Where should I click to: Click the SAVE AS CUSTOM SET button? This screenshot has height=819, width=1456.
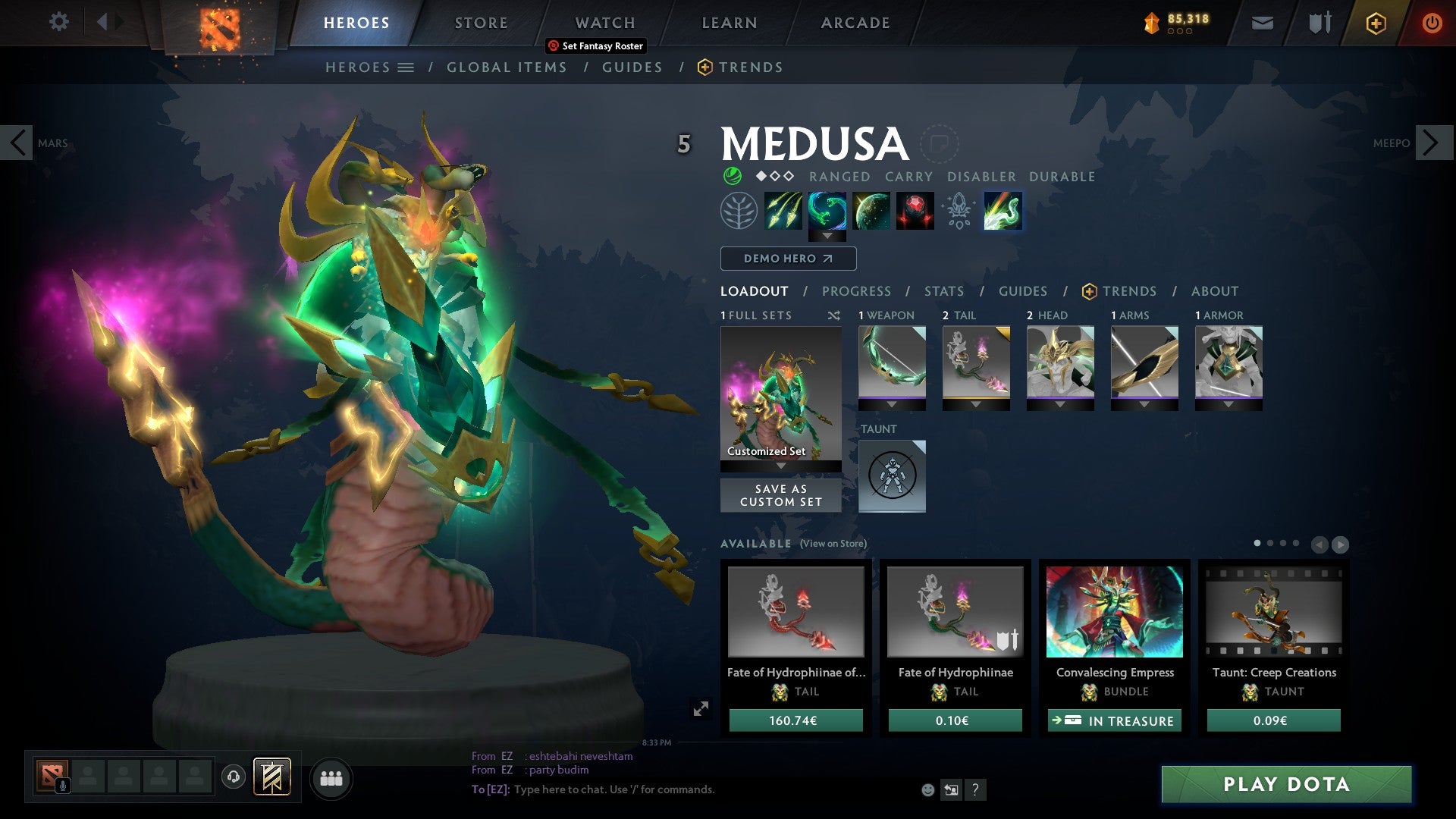(780, 494)
